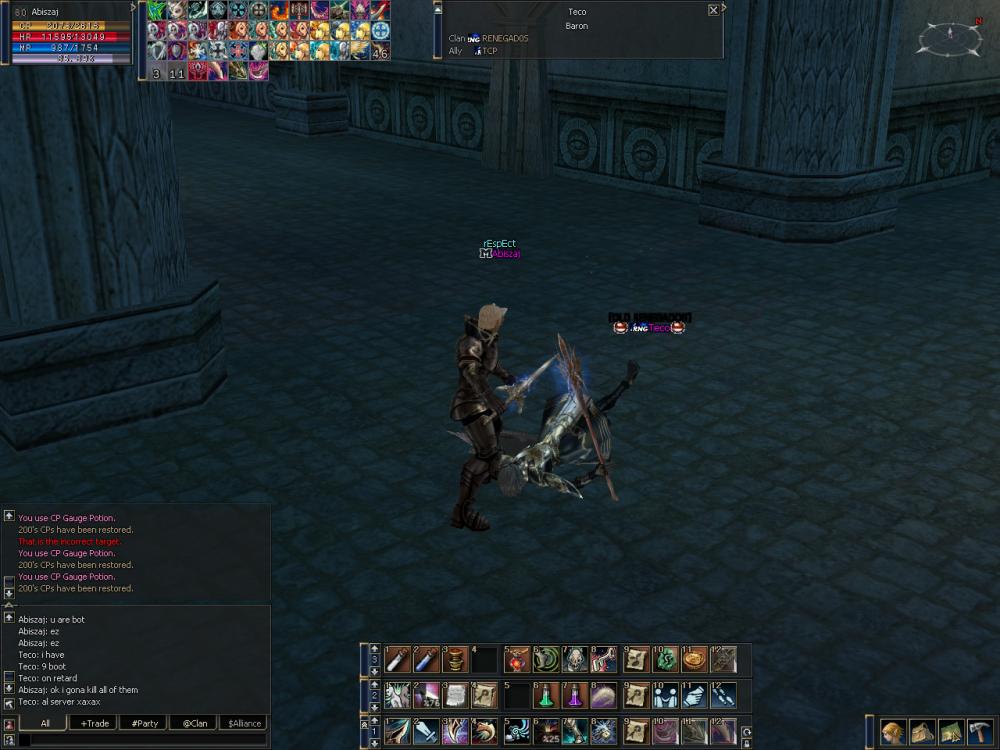Image resolution: width=1000 pixels, height=750 pixels.
Task: Click the compass radar
Action: (951, 38)
